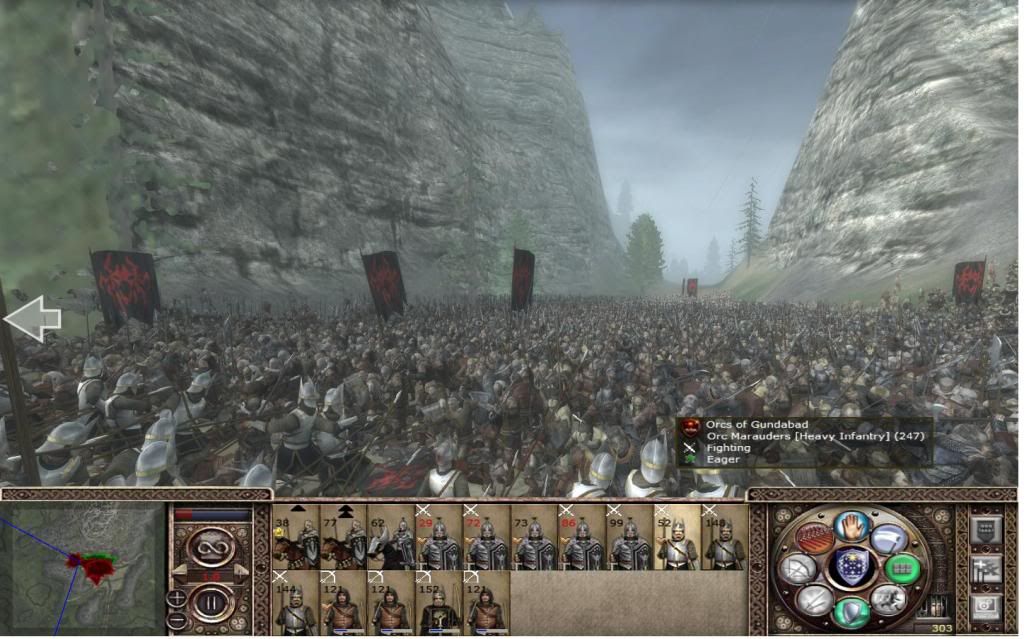Select the infantry unit card showing 29
1024x639 pixels.
[x=439, y=538]
